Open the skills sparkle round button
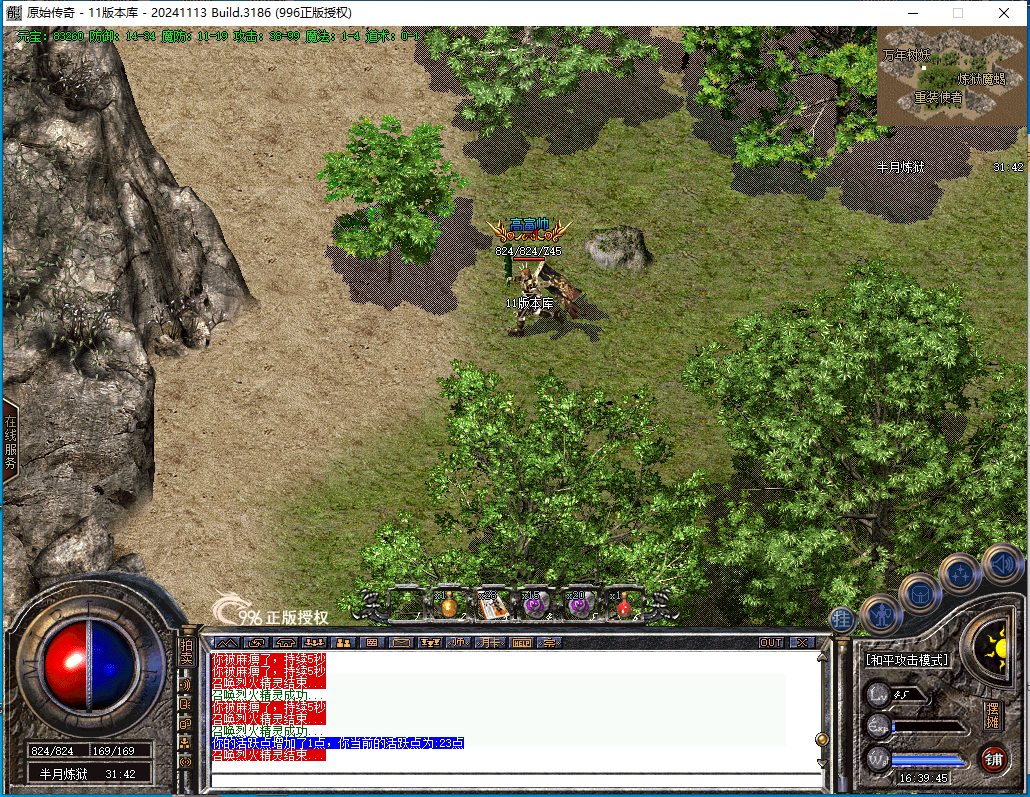This screenshot has height=797, width=1030. (x=960, y=574)
